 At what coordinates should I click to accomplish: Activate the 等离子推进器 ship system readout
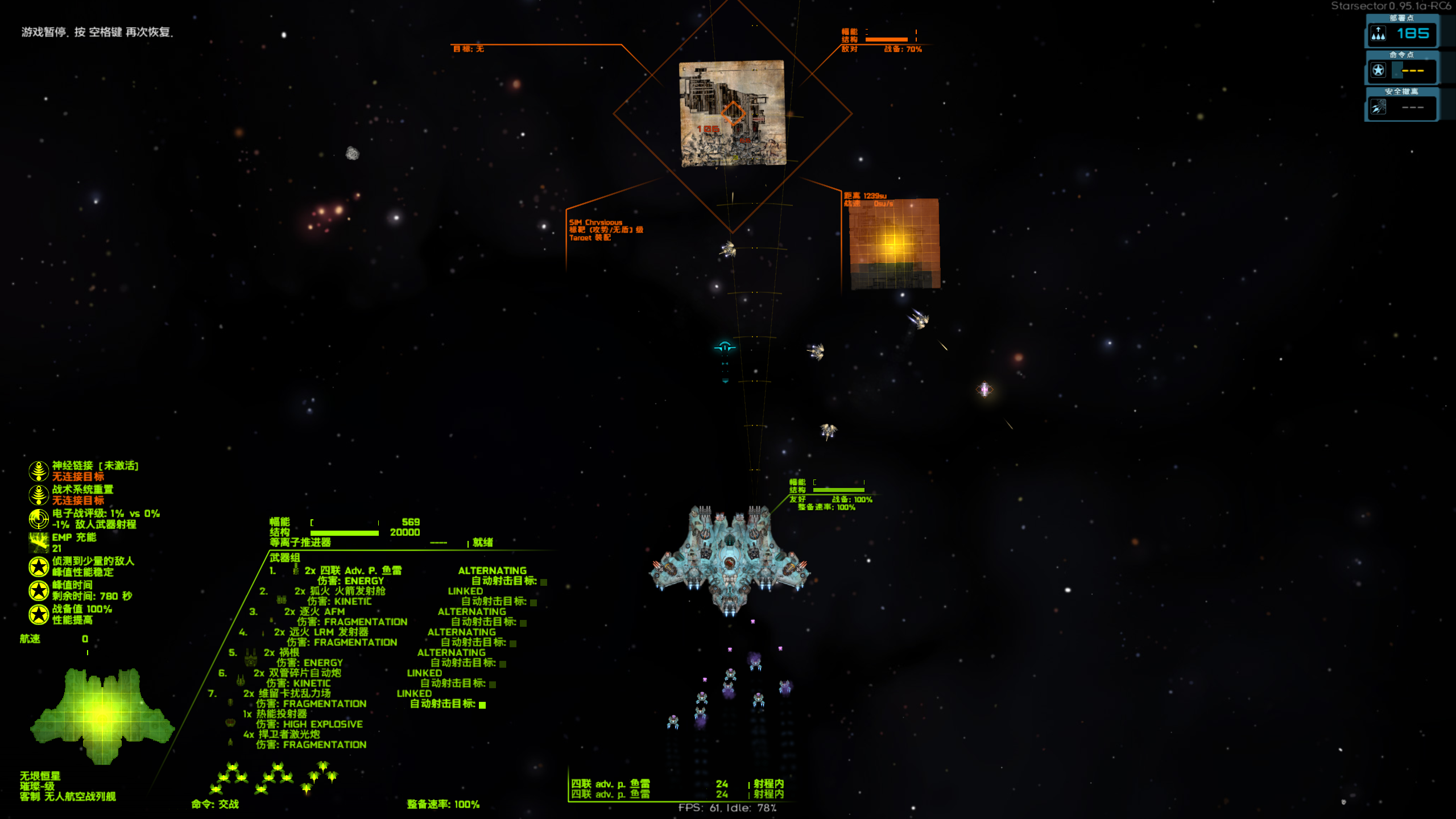pos(300,543)
